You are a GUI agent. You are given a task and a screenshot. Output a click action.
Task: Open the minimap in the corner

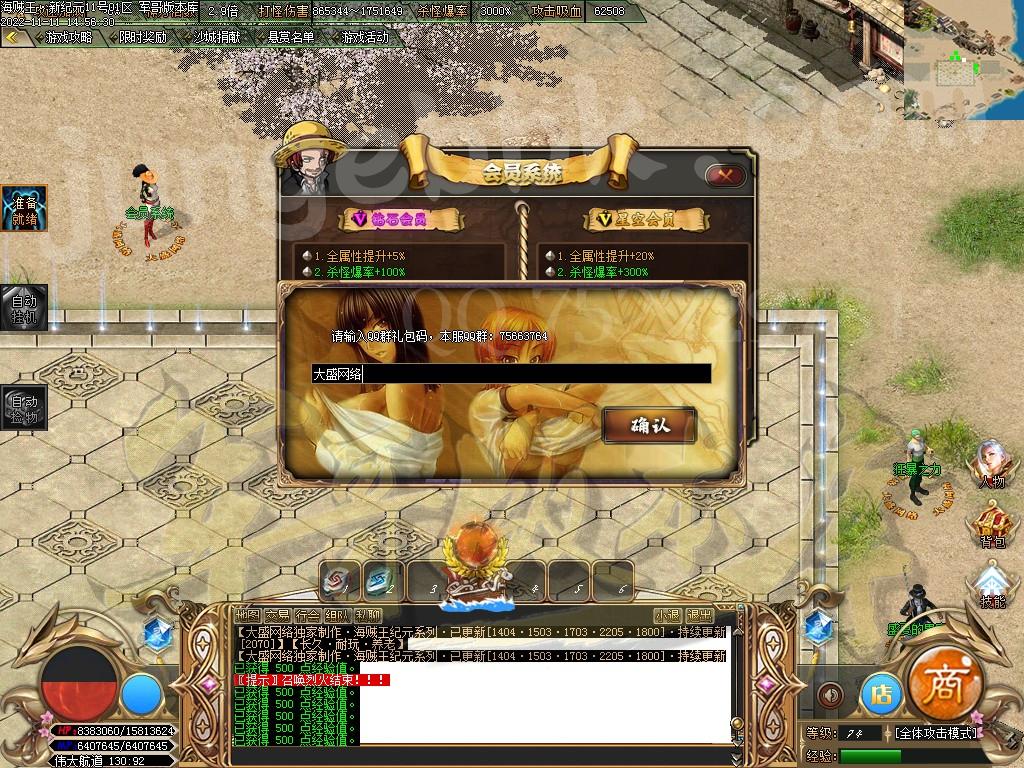click(x=963, y=60)
